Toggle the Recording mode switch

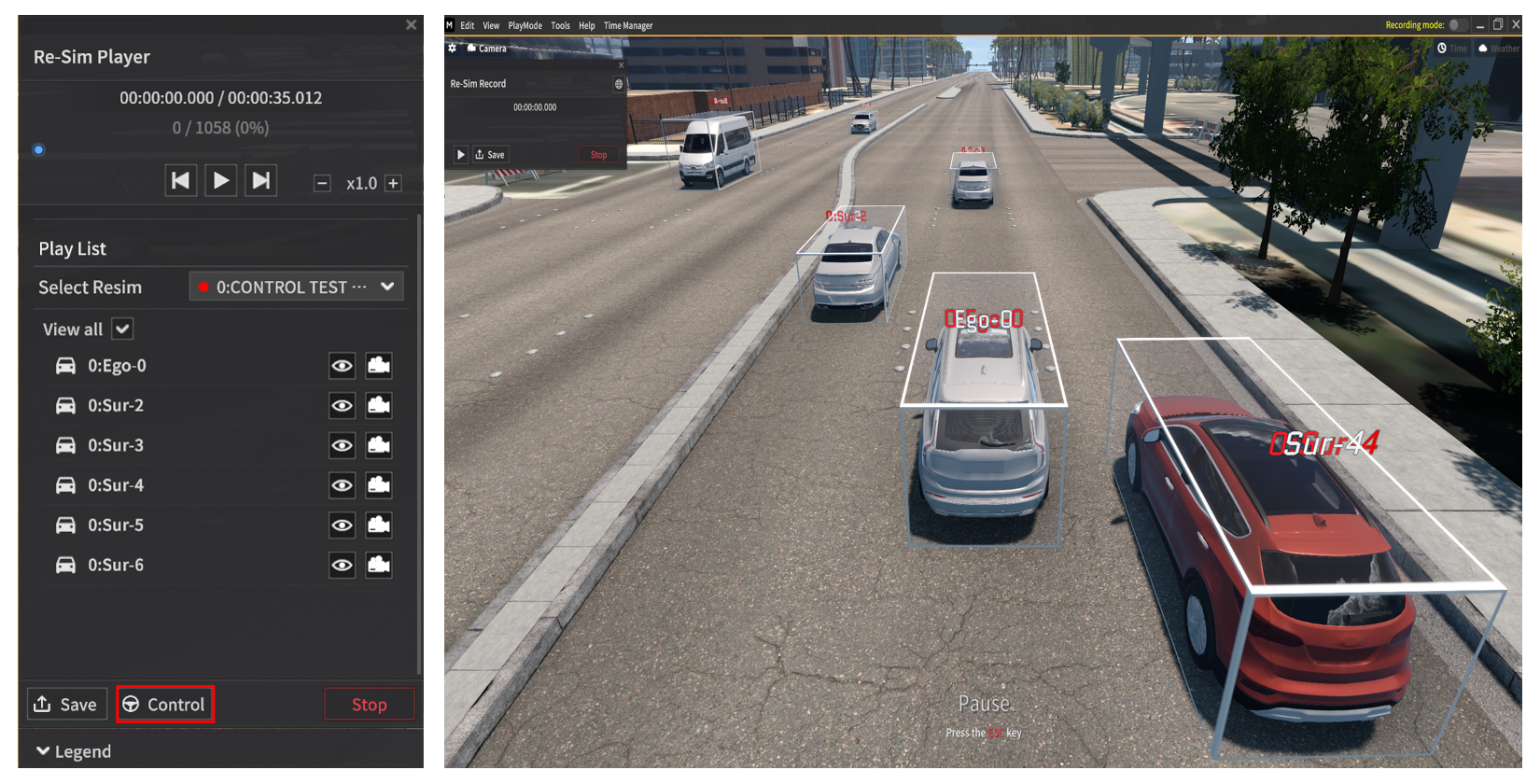click(x=1457, y=25)
